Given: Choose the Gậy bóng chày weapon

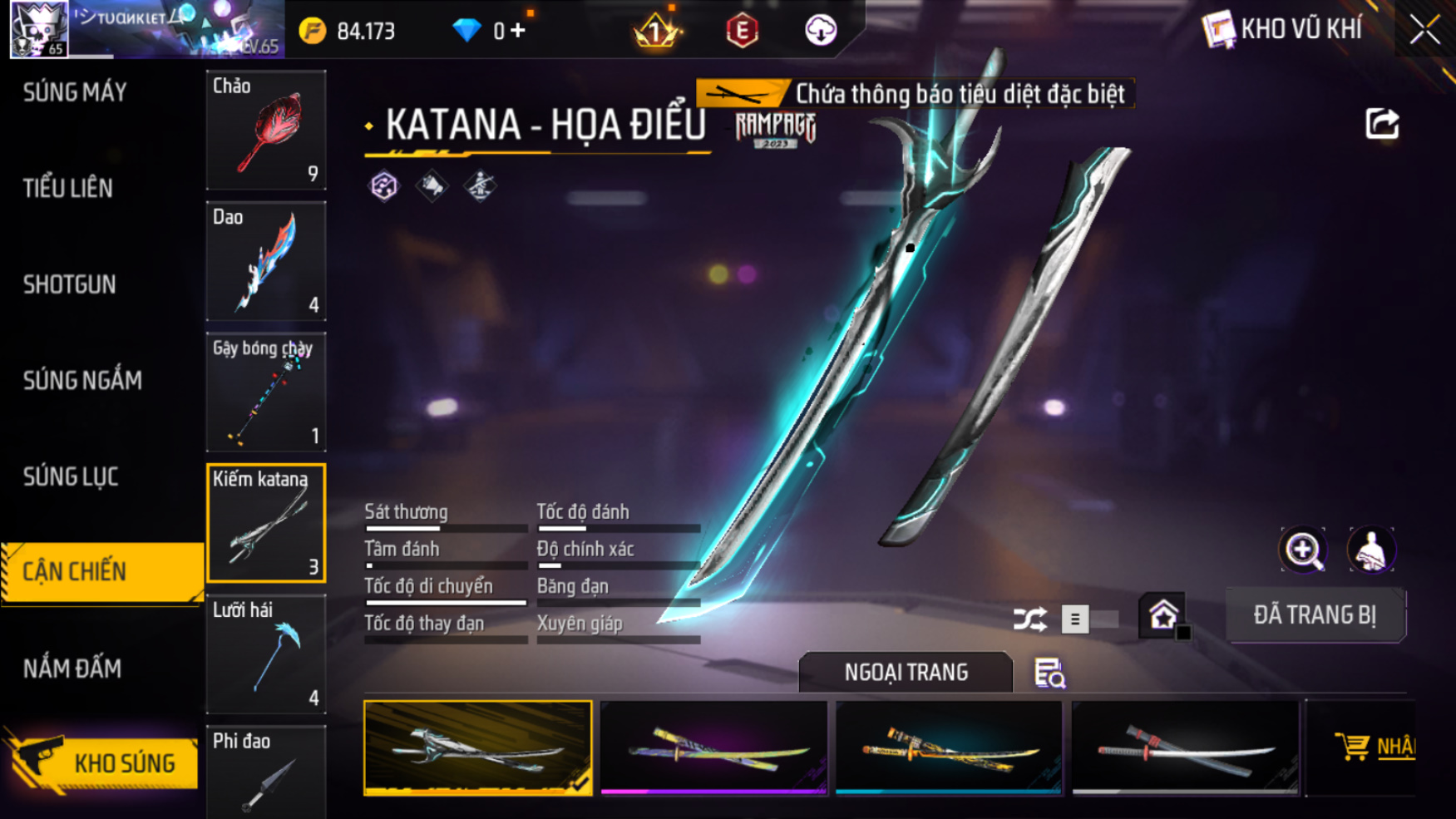Looking at the screenshot, I should 266,392.
